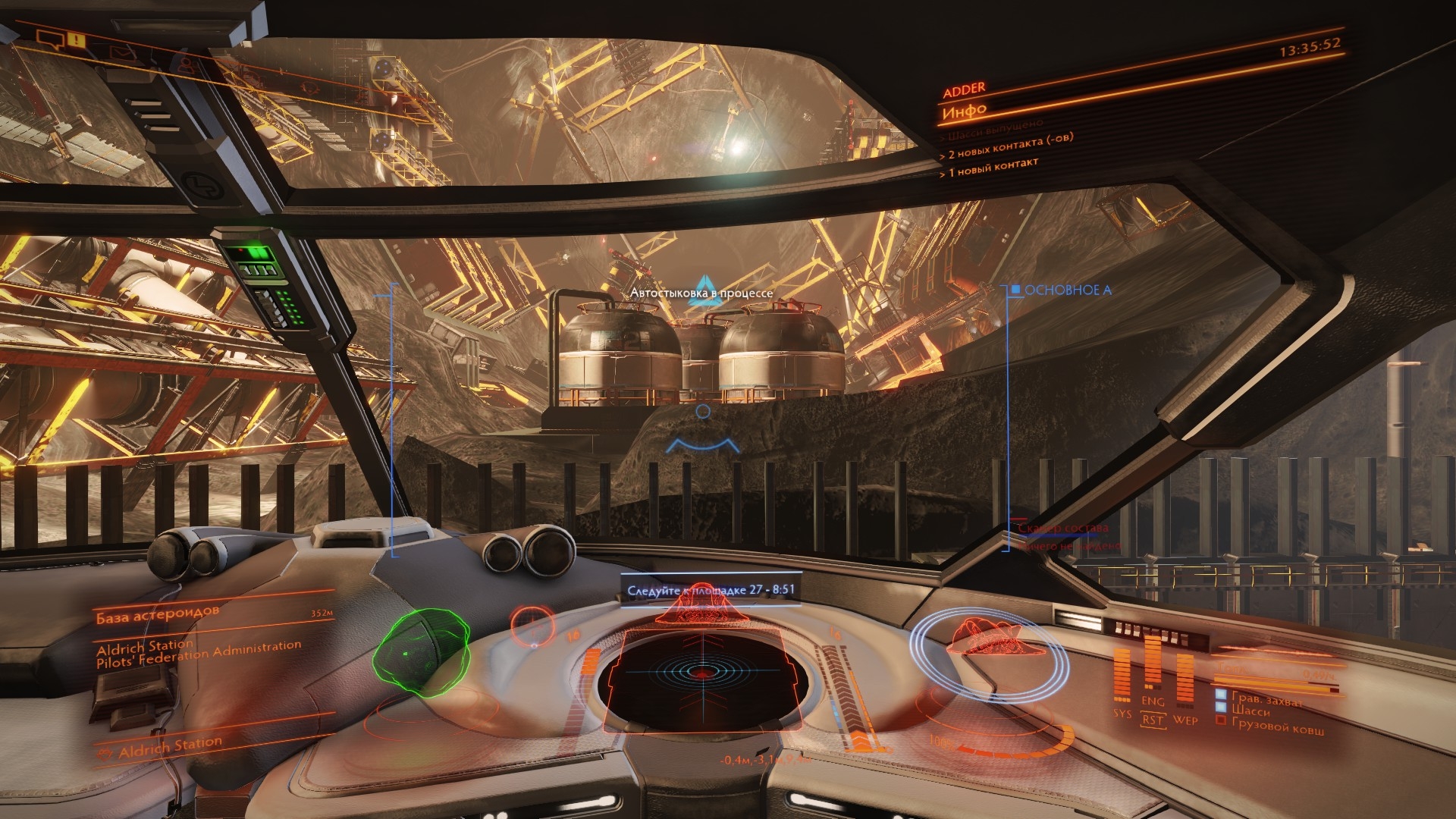Image resolution: width=1456 pixels, height=819 pixels.
Task: Open the Инфо panel header
Action: pos(965,112)
